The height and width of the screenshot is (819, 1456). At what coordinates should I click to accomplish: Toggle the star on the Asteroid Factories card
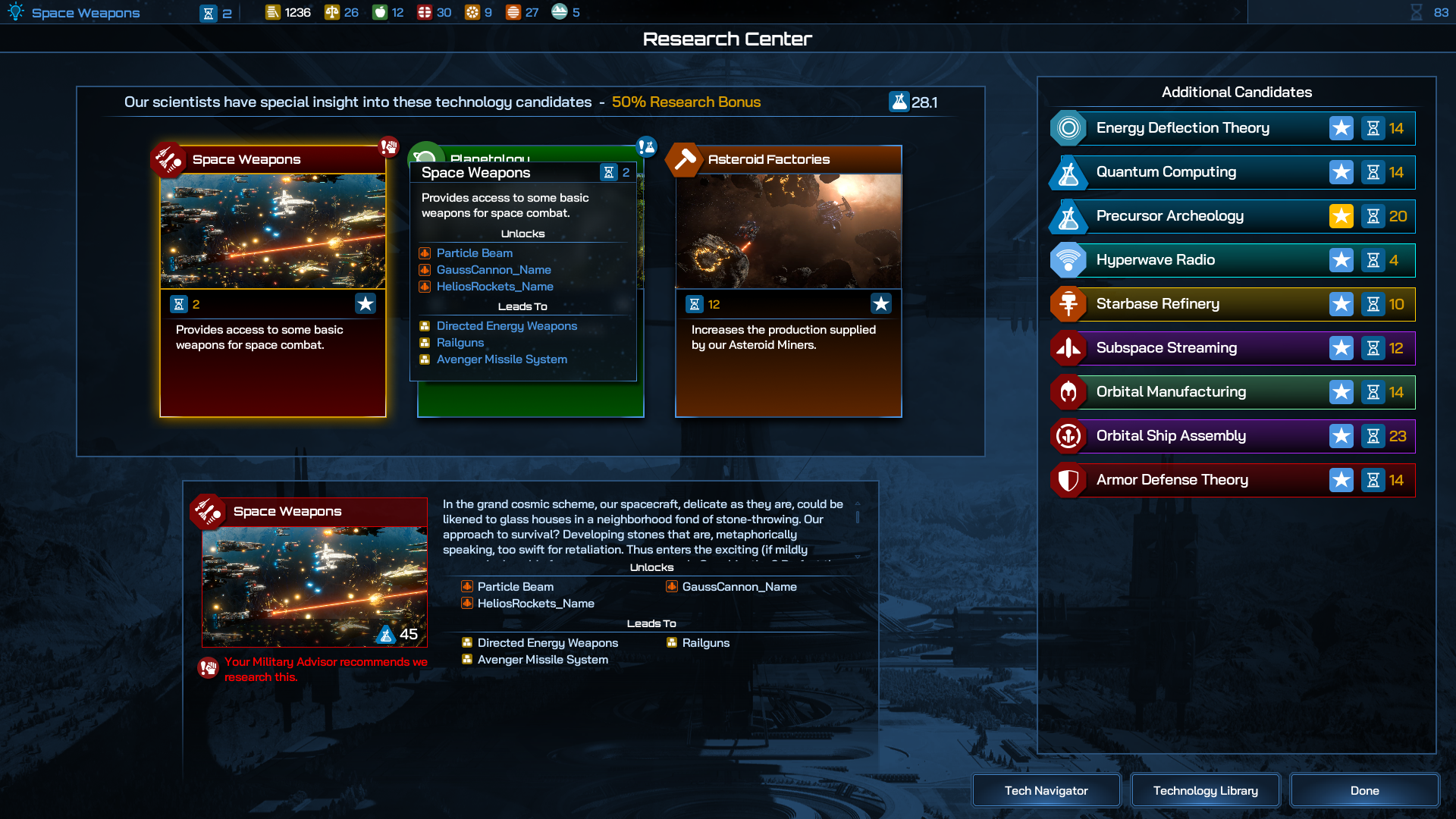[880, 304]
